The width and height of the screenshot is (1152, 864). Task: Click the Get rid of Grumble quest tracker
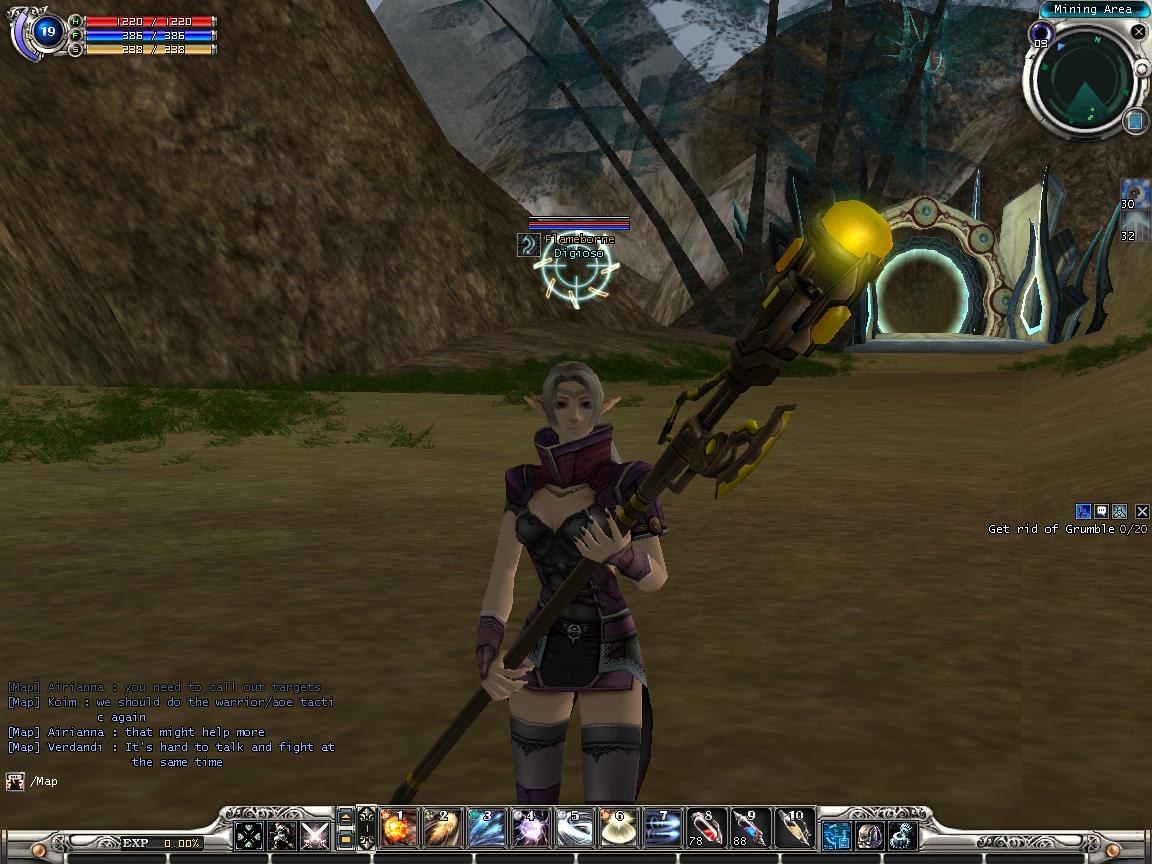tap(1067, 529)
